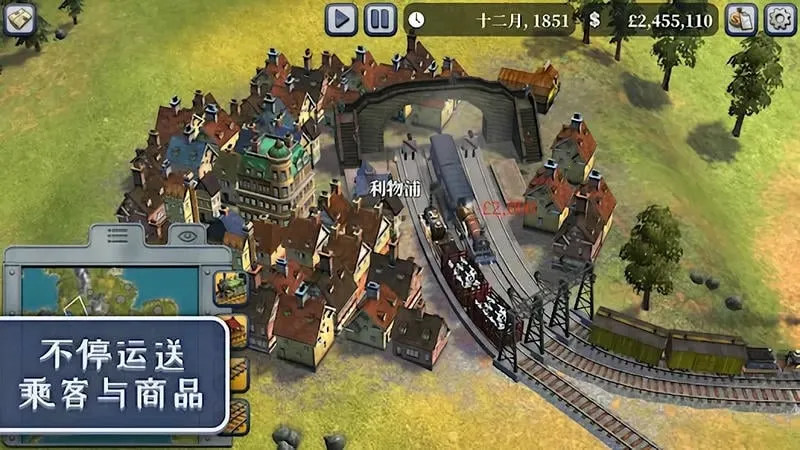Open the folded map in the corner
This screenshot has width=800, height=450.
click(19, 19)
